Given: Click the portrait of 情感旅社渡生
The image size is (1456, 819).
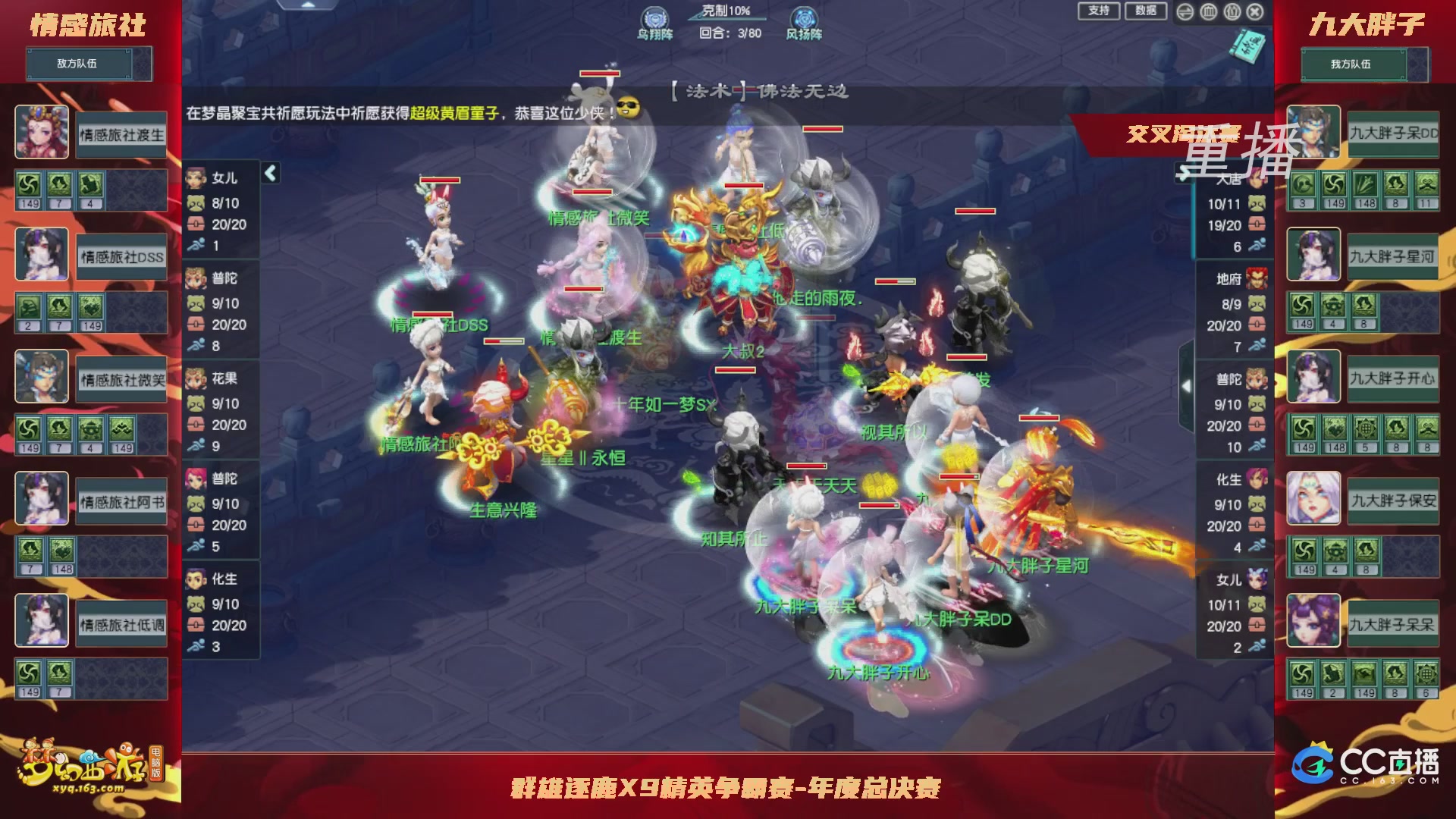Looking at the screenshot, I should pos(42,133).
